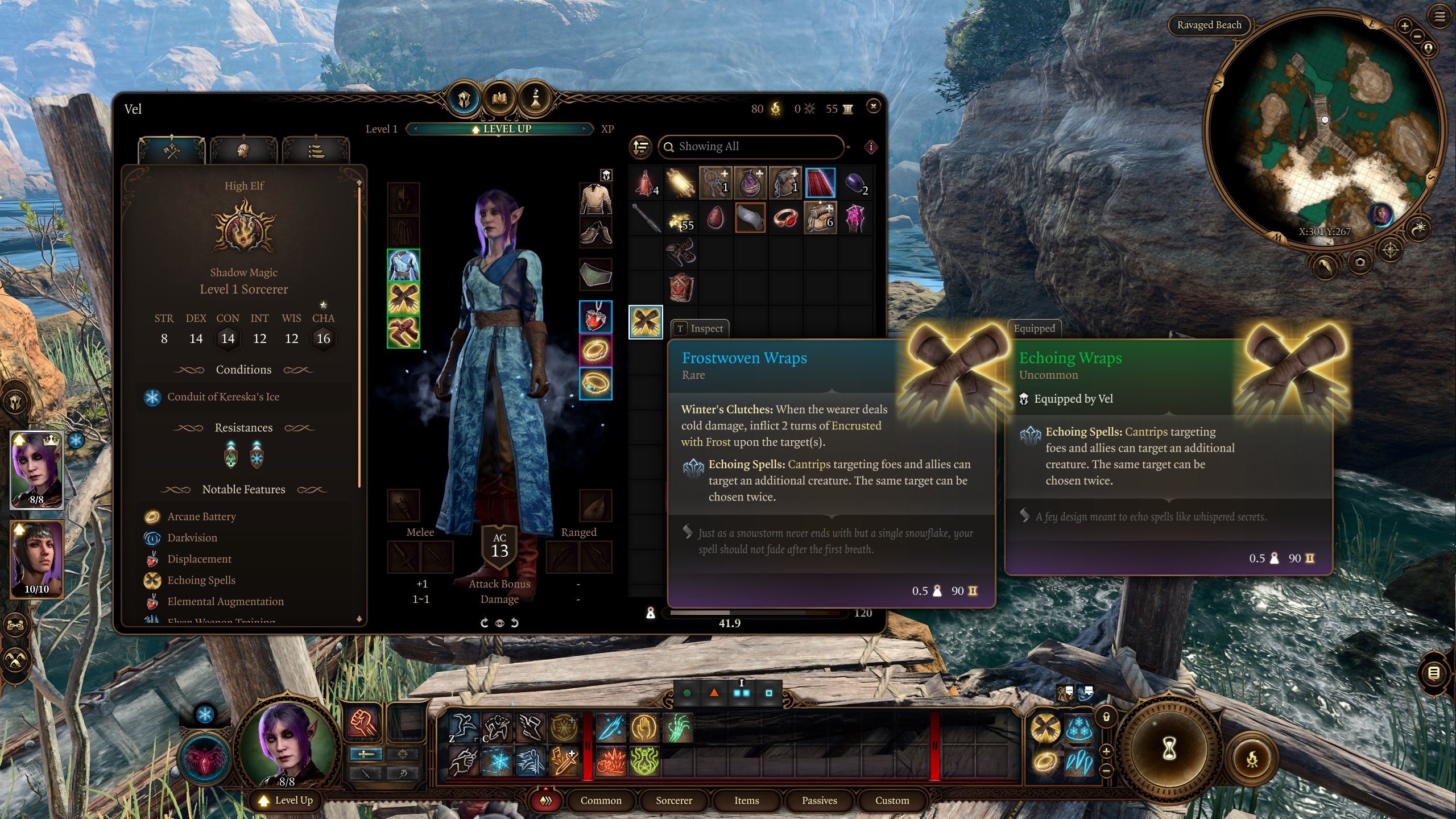Switch to the Sorcerer hotbar tab

(673, 800)
